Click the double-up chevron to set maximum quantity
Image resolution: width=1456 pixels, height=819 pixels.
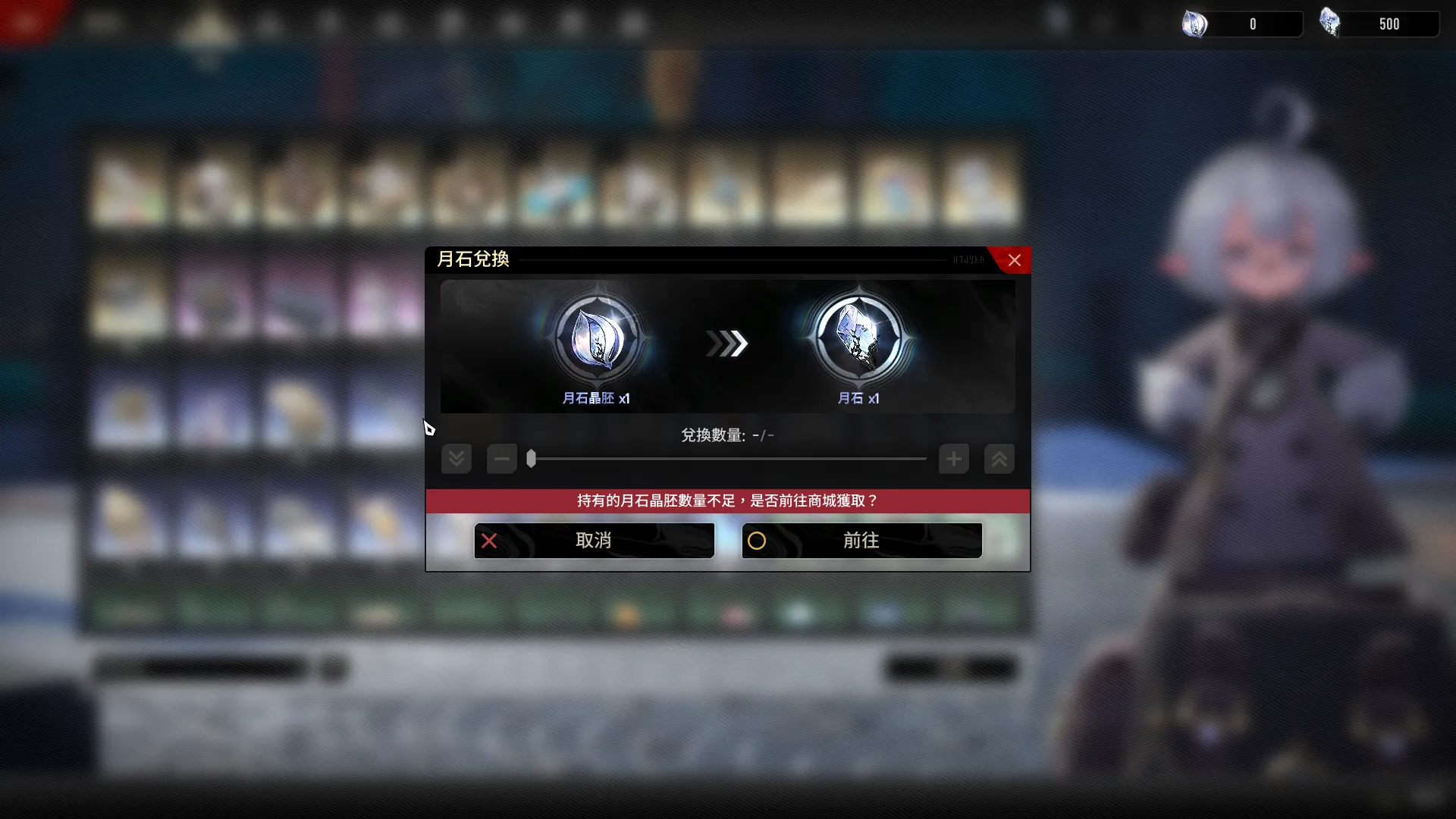[x=999, y=459]
